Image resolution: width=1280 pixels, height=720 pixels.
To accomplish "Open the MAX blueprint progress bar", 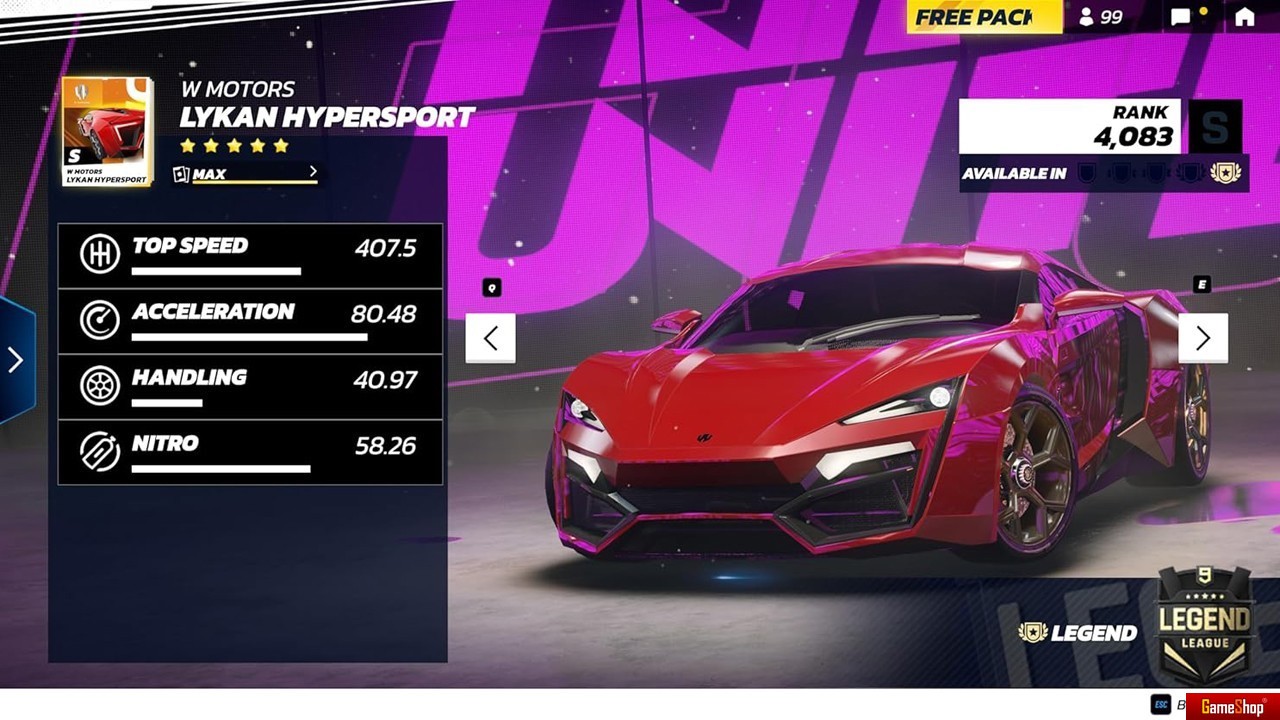I will coord(245,174).
